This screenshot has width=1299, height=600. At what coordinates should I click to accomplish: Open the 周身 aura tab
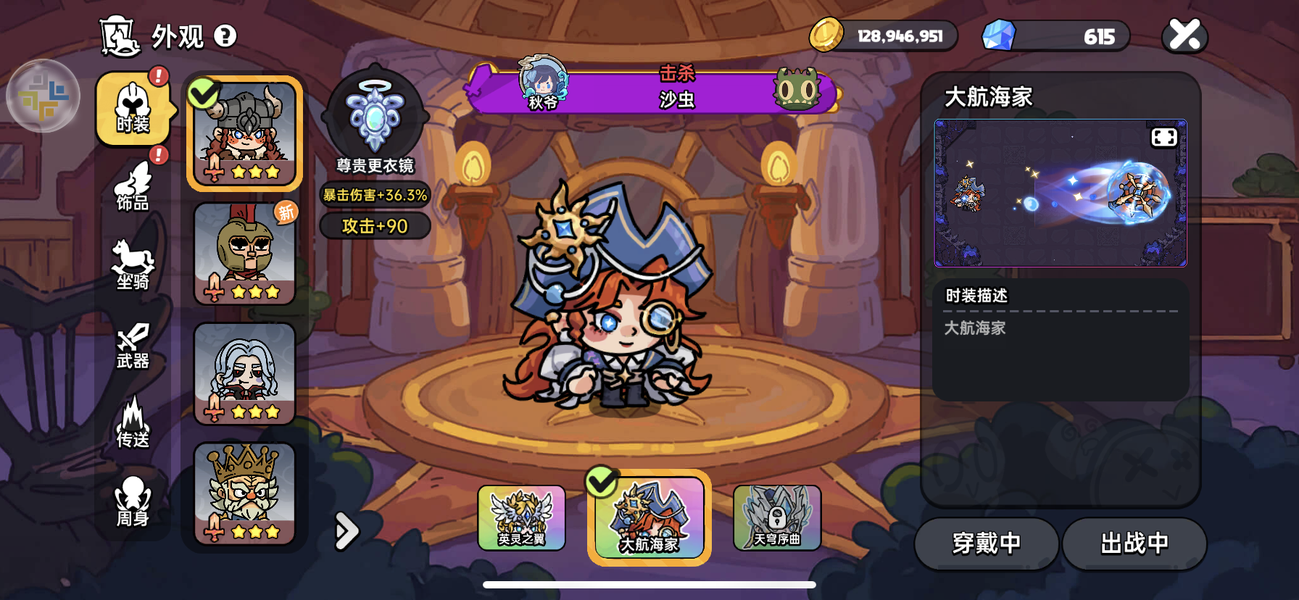133,502
